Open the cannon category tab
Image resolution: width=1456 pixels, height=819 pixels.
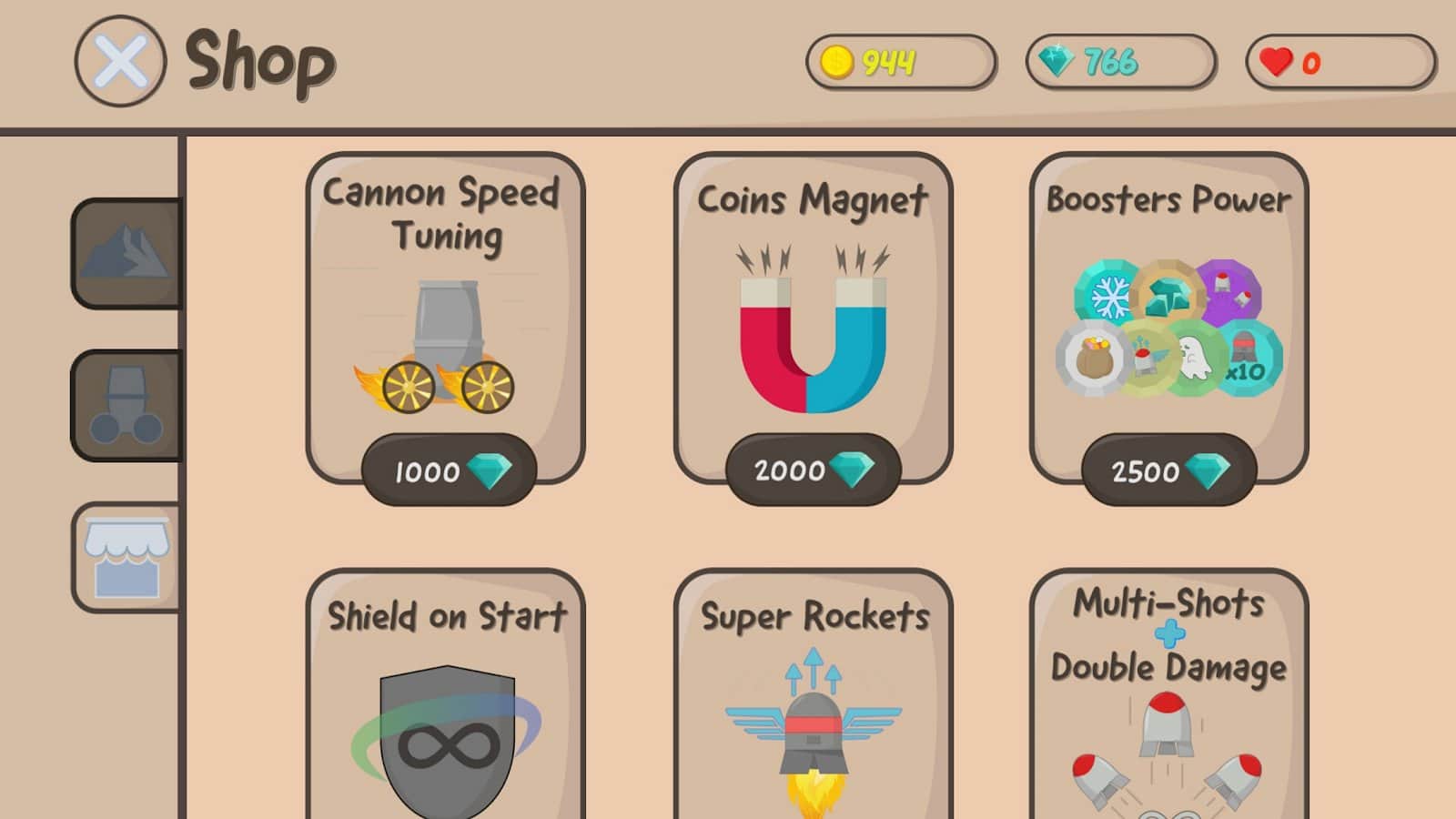[x=126, y=405]
